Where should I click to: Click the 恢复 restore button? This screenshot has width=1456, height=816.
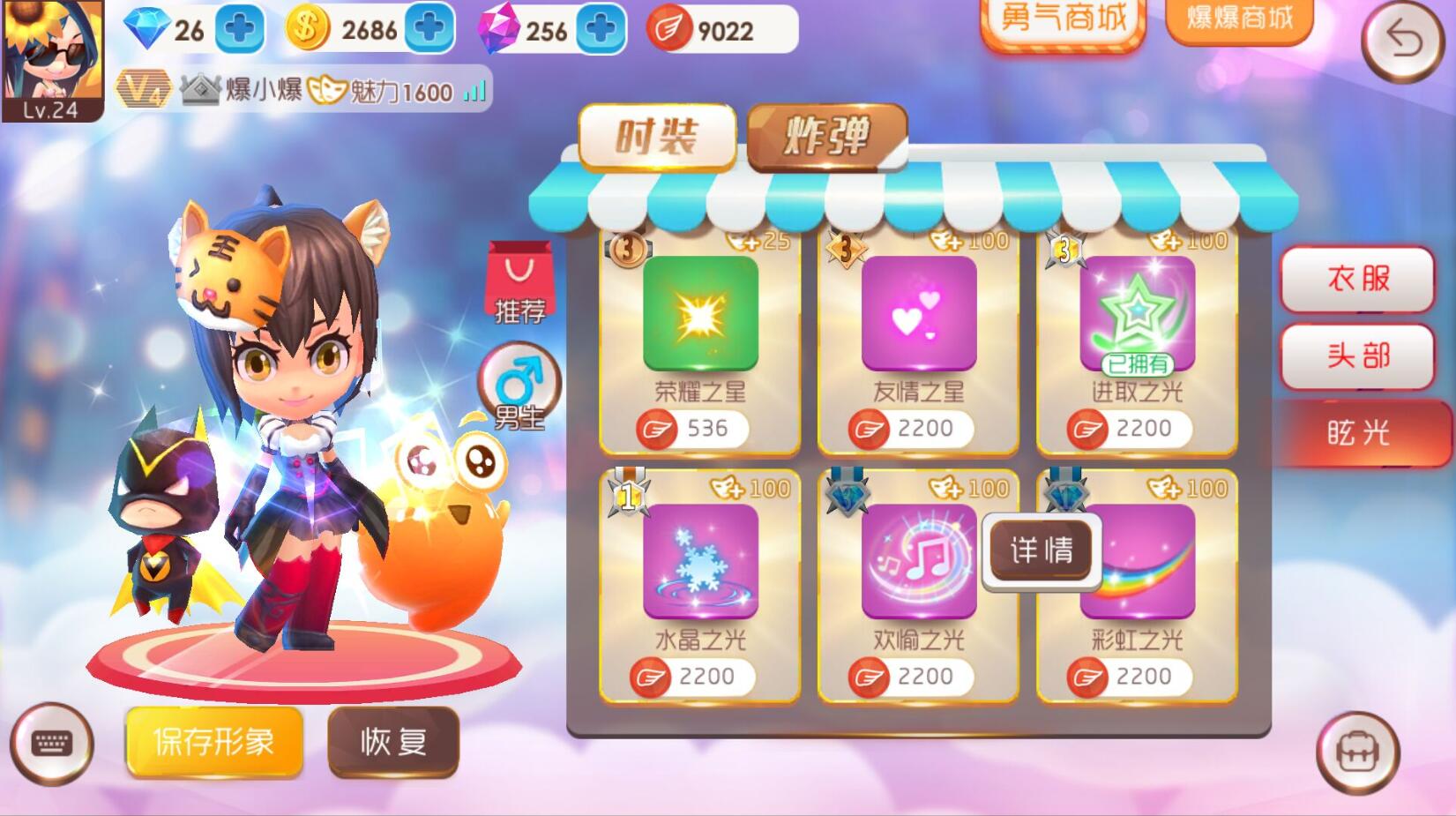[393, 742]
